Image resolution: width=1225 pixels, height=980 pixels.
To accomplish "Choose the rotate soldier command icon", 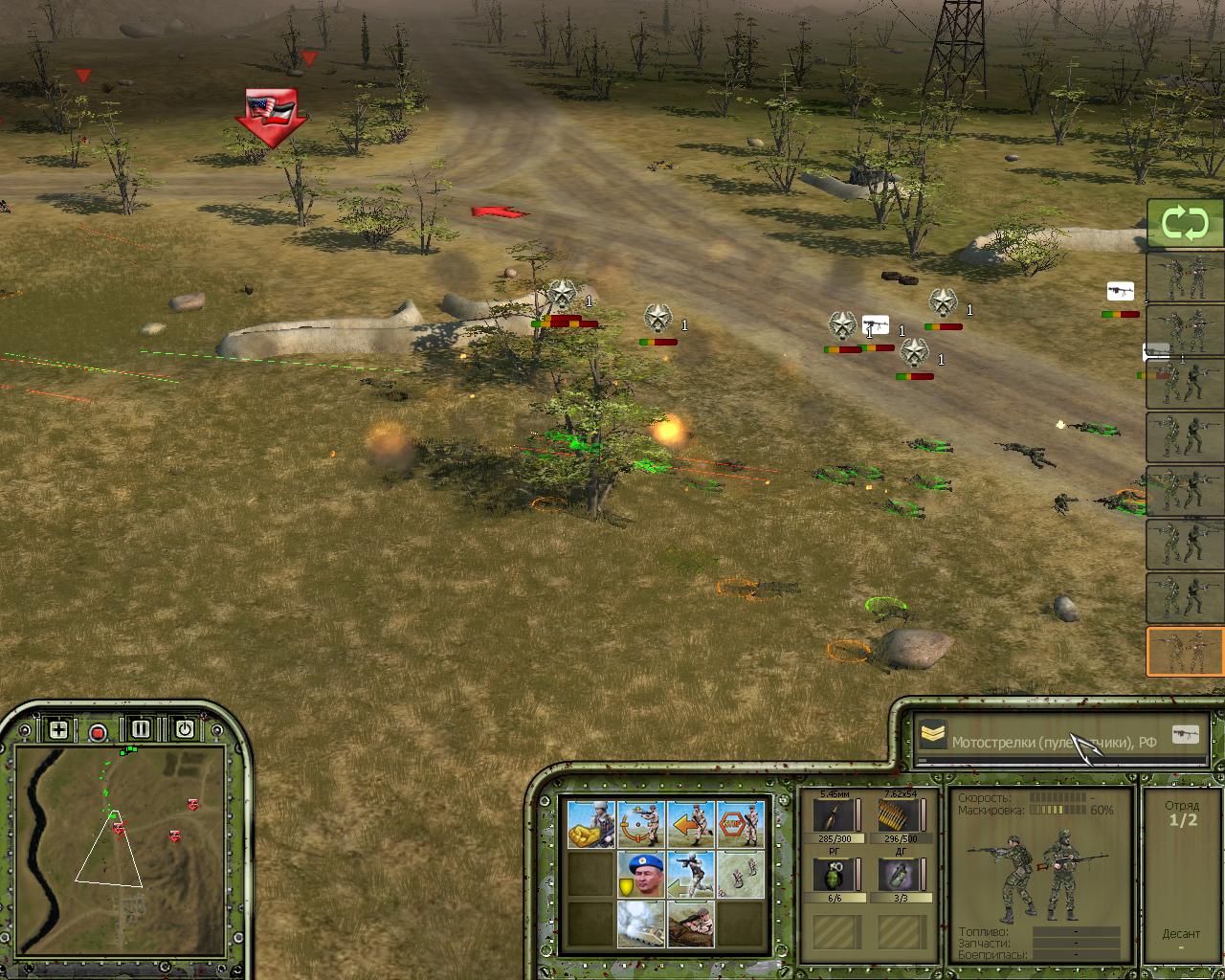I will [x=641, y=825].
